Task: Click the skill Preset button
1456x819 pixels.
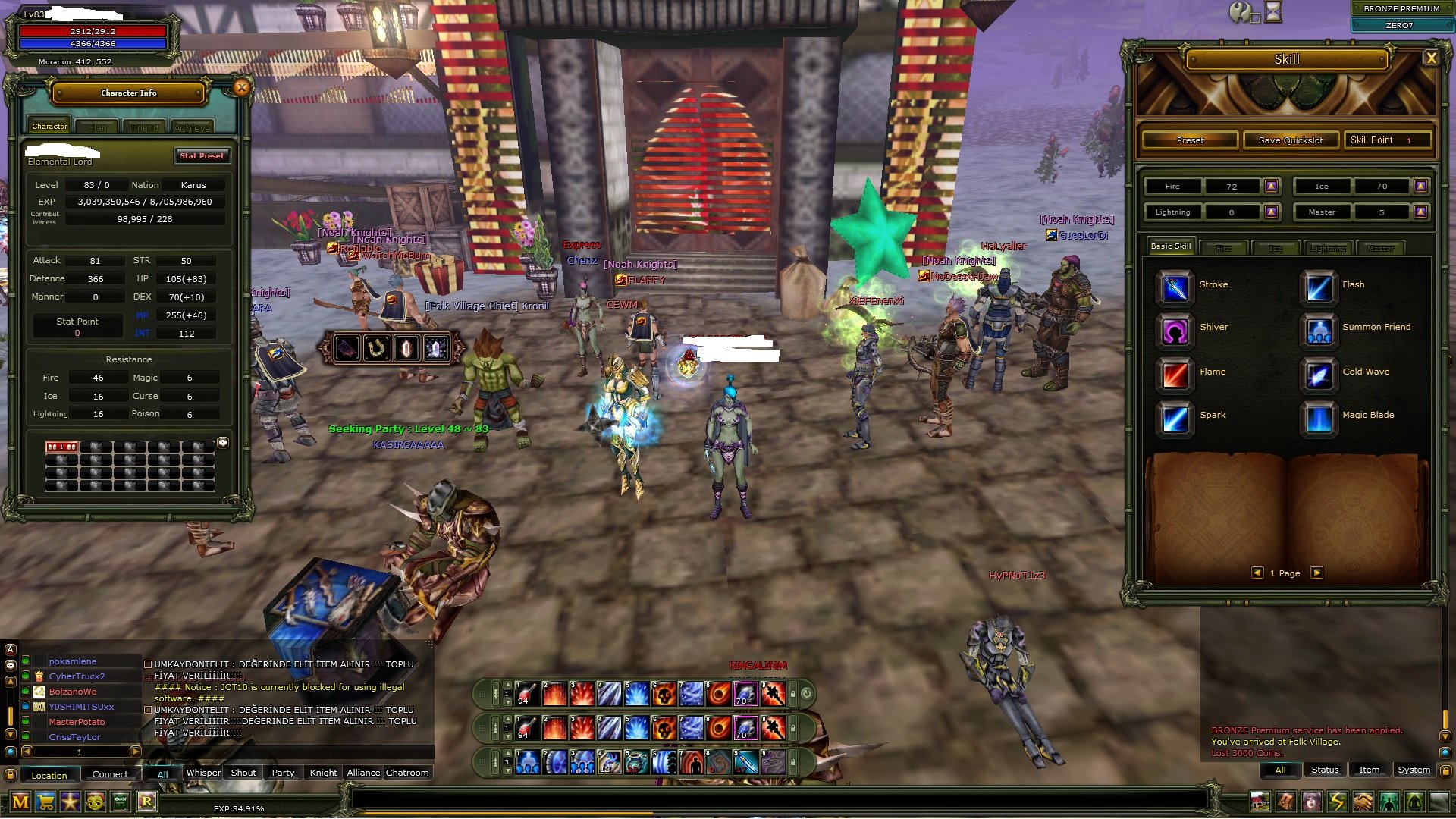Action: tap(1190, 140)
